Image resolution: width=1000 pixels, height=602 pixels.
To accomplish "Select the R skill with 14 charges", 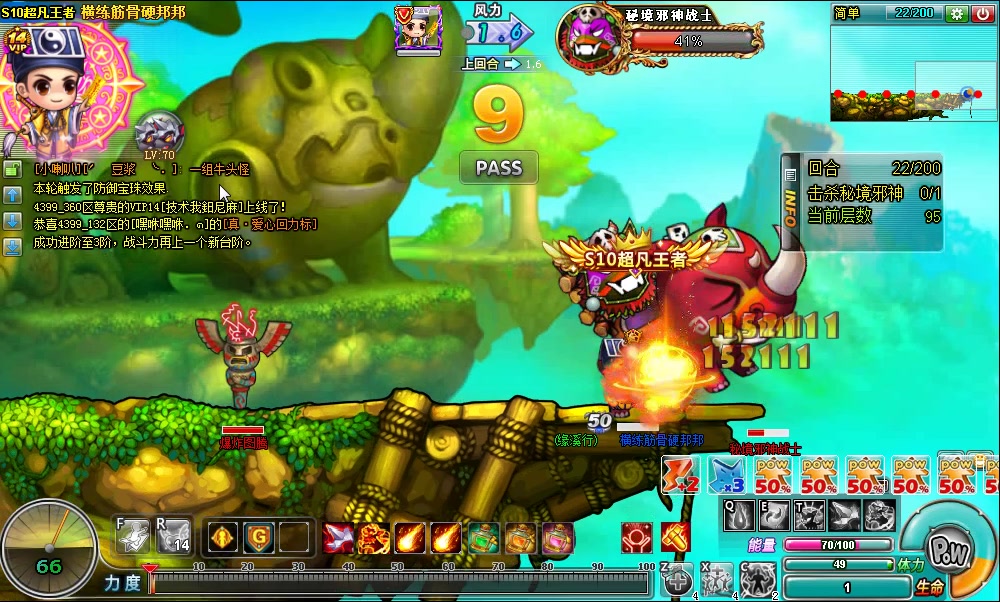I will pos(174,536).
